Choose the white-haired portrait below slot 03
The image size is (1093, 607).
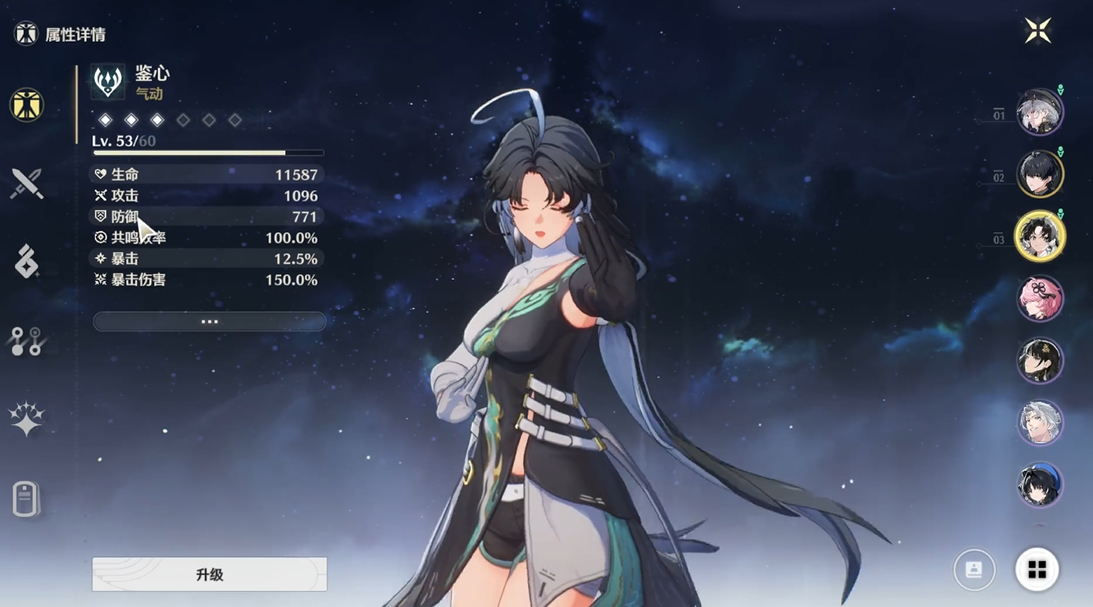tap(1039, 422)
